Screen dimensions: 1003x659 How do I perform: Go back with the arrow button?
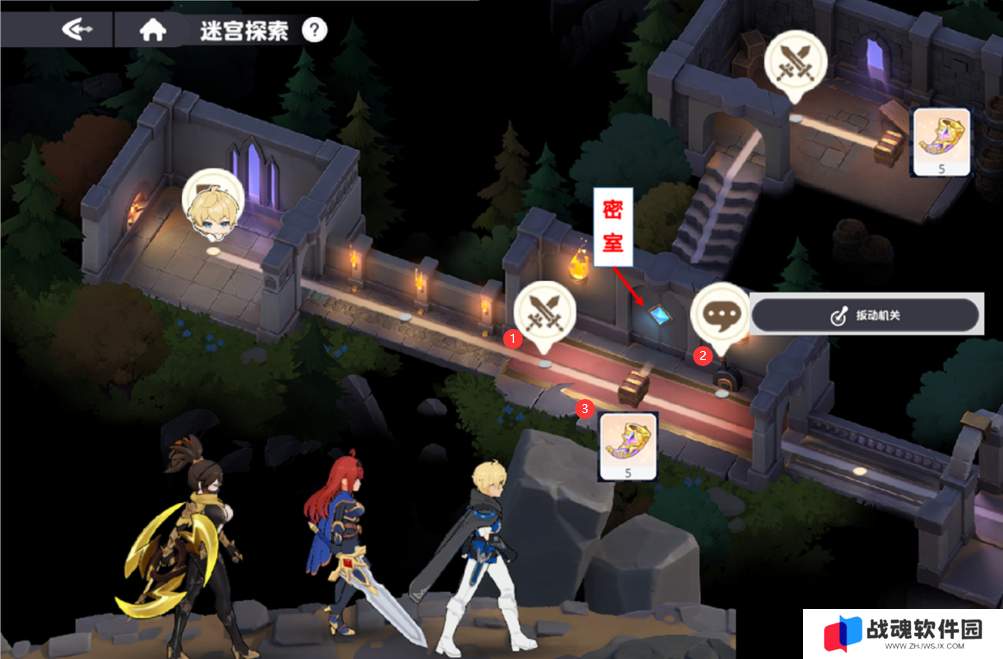point(78,30)
